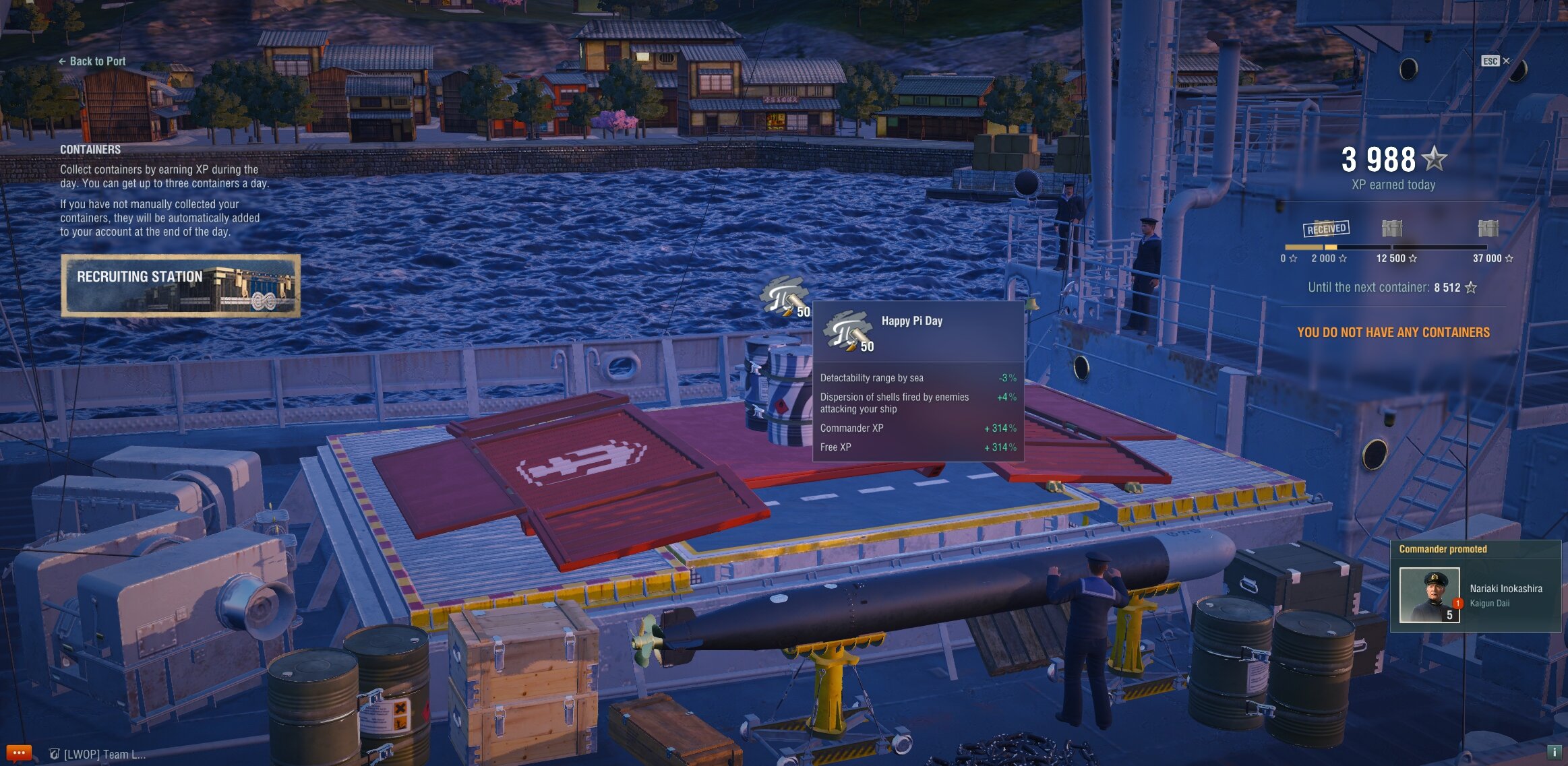This screenshot has height=766, width=1568.
Task: Go back to Port
Action: click(92, 61)
